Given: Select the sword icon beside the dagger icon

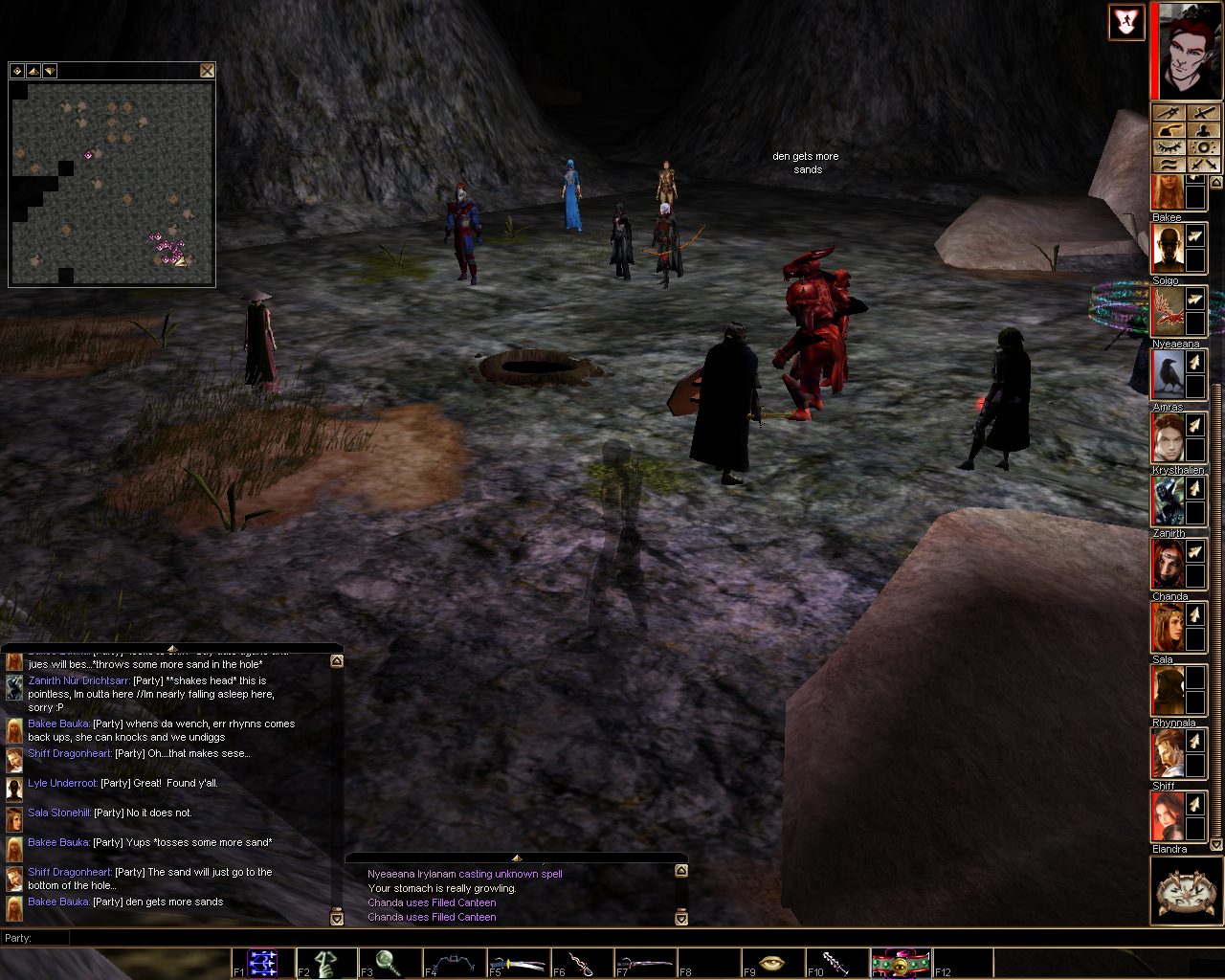Looking at the screenshot, I should (1204, 113).
